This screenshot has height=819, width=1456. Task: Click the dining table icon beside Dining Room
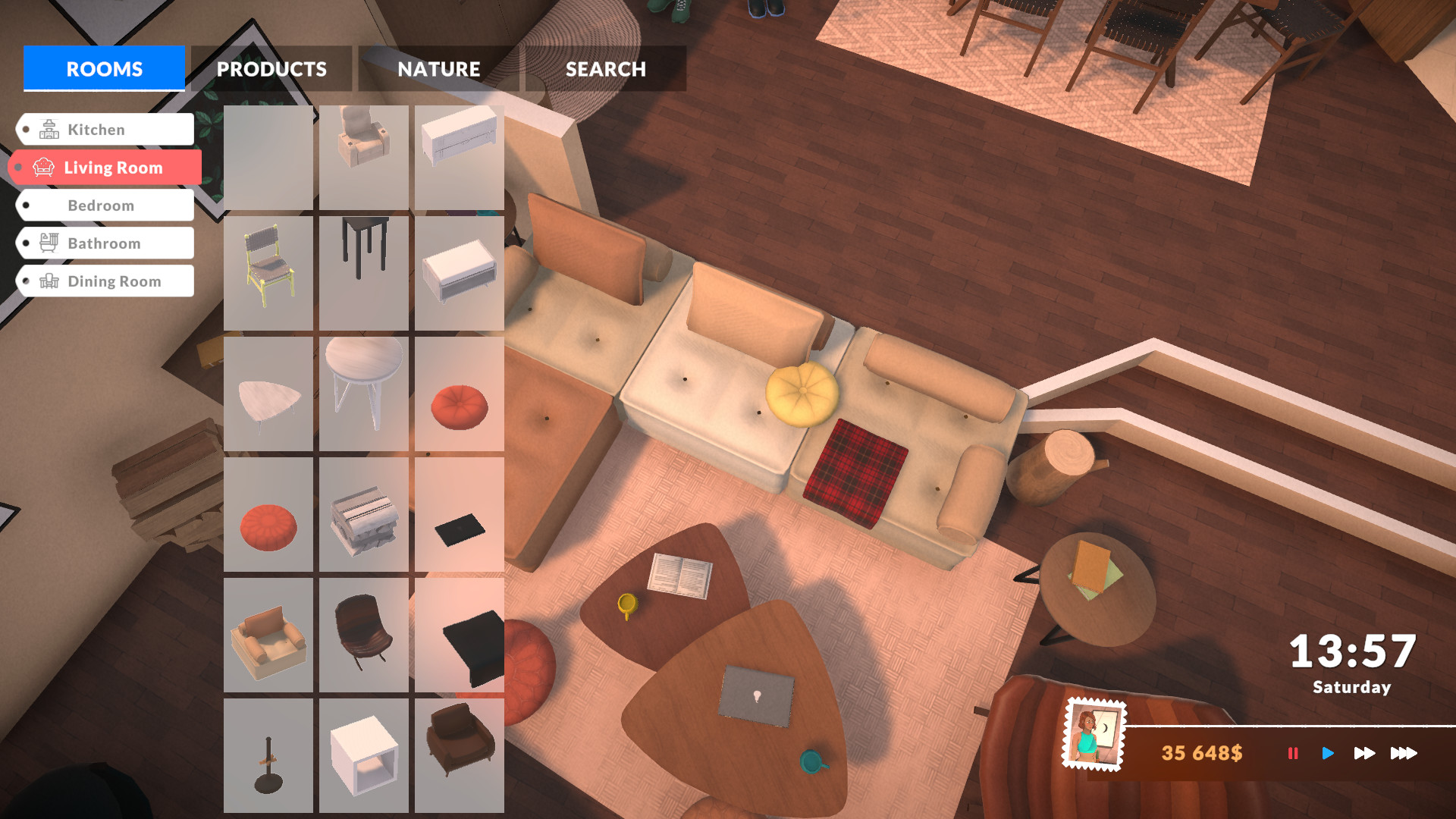click(48, 281)
